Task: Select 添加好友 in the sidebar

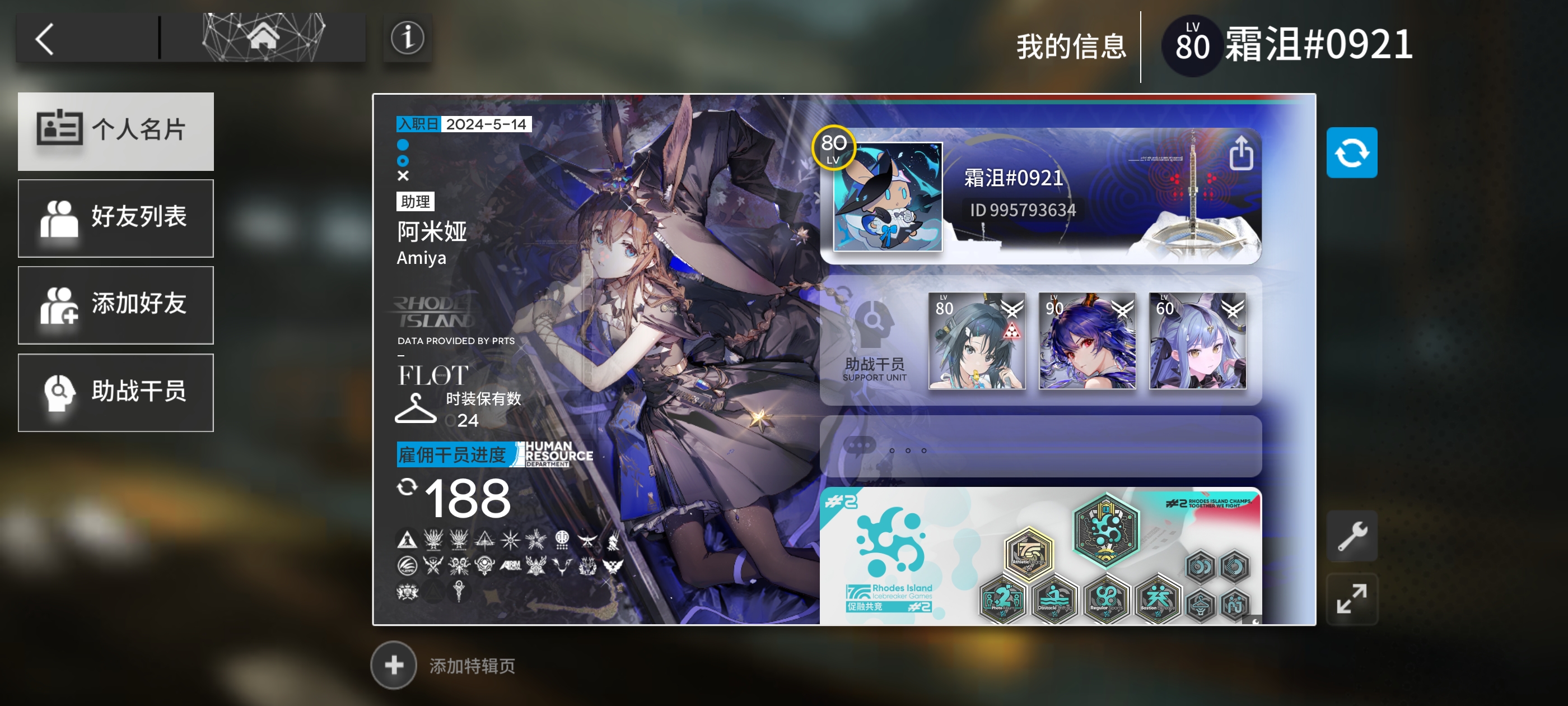Action: tap(116, 305)
